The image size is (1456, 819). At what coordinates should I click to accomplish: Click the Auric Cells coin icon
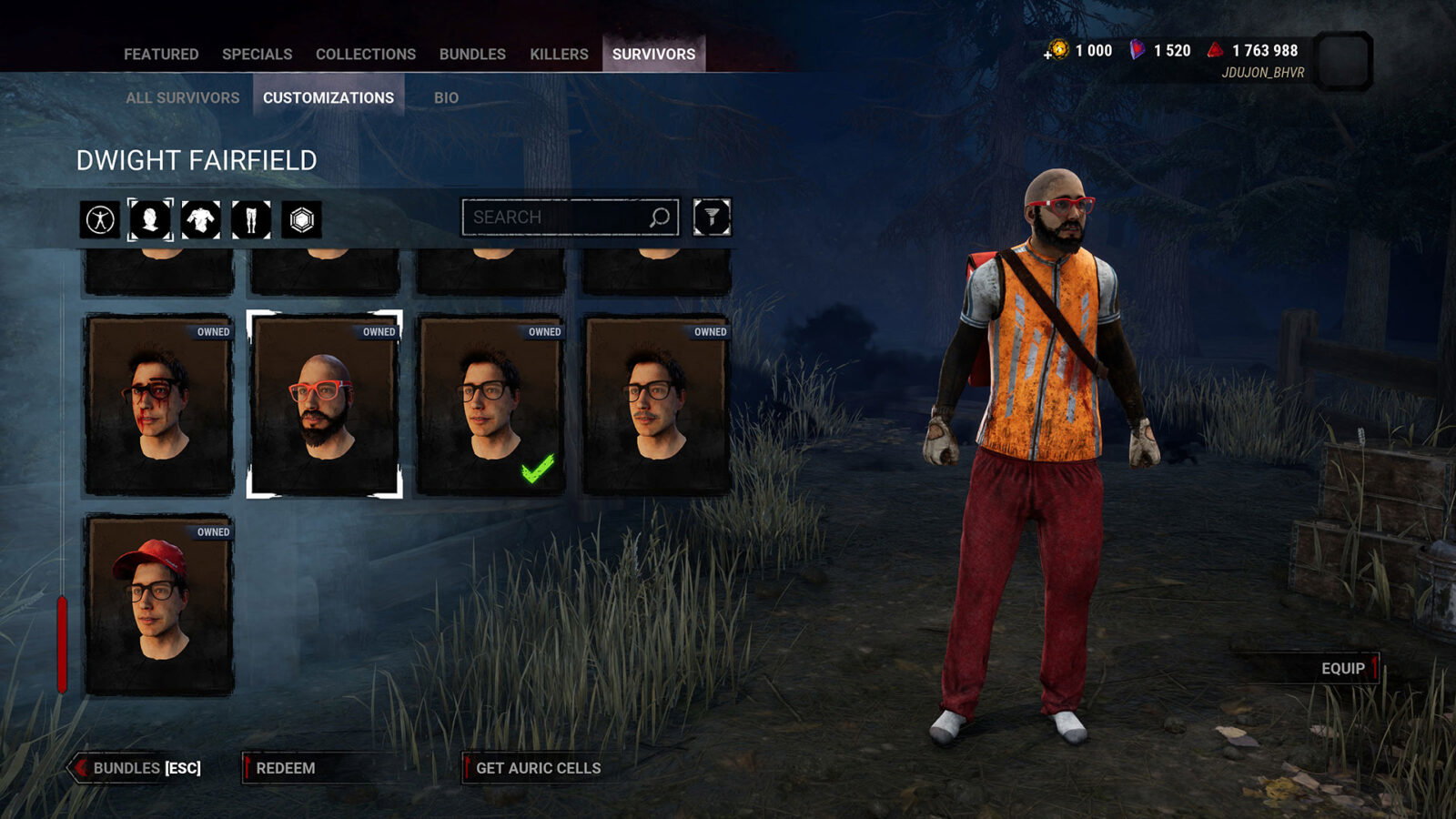pyautogui.click(x=1057, y=52)
